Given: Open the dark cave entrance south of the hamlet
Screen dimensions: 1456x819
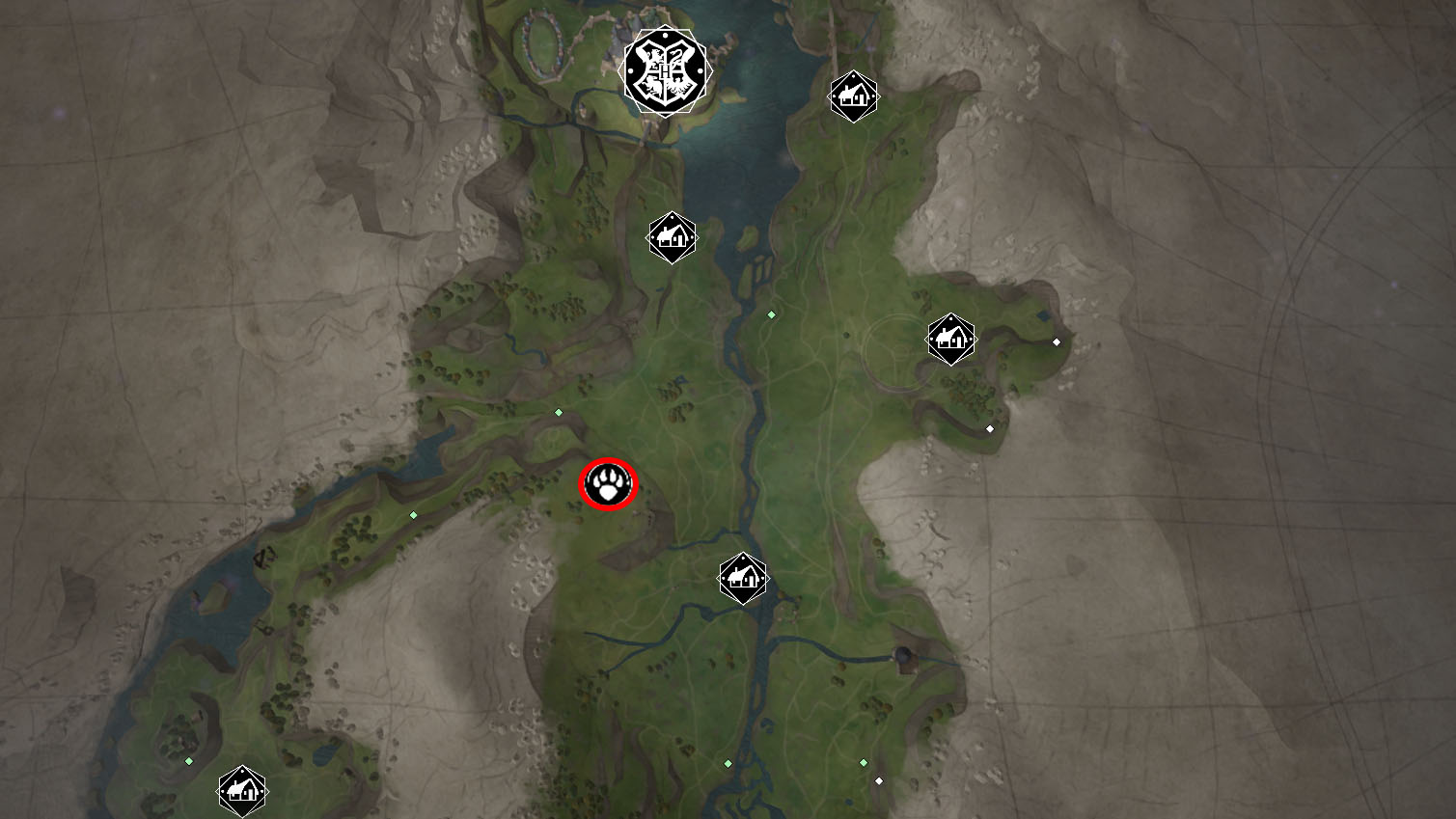Looking at the screenshot, I should click(901, 653).
